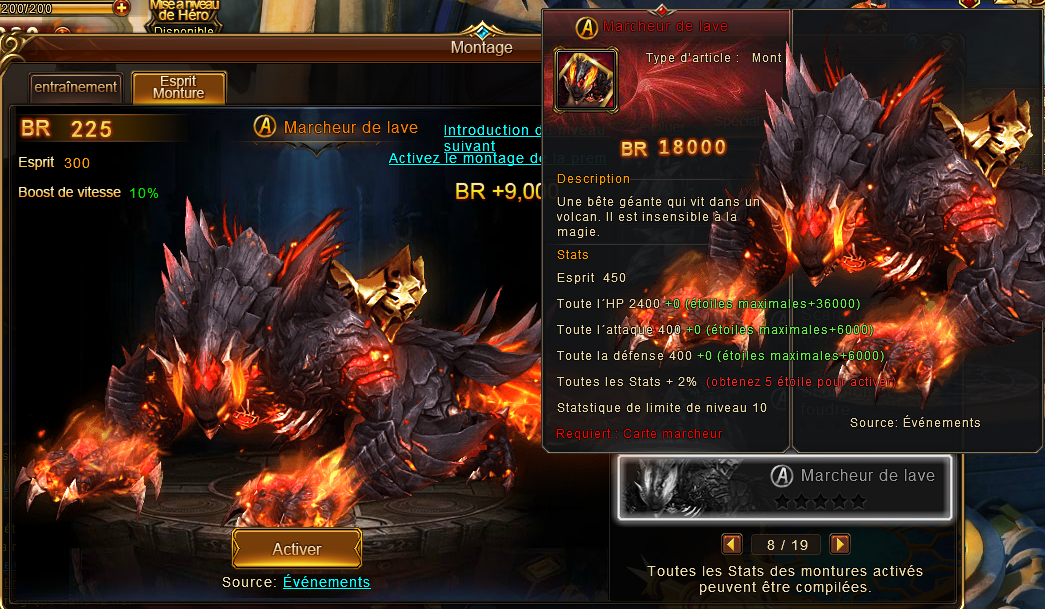Select the Esprit Monture tab
1045x609 pixels.
179,87
